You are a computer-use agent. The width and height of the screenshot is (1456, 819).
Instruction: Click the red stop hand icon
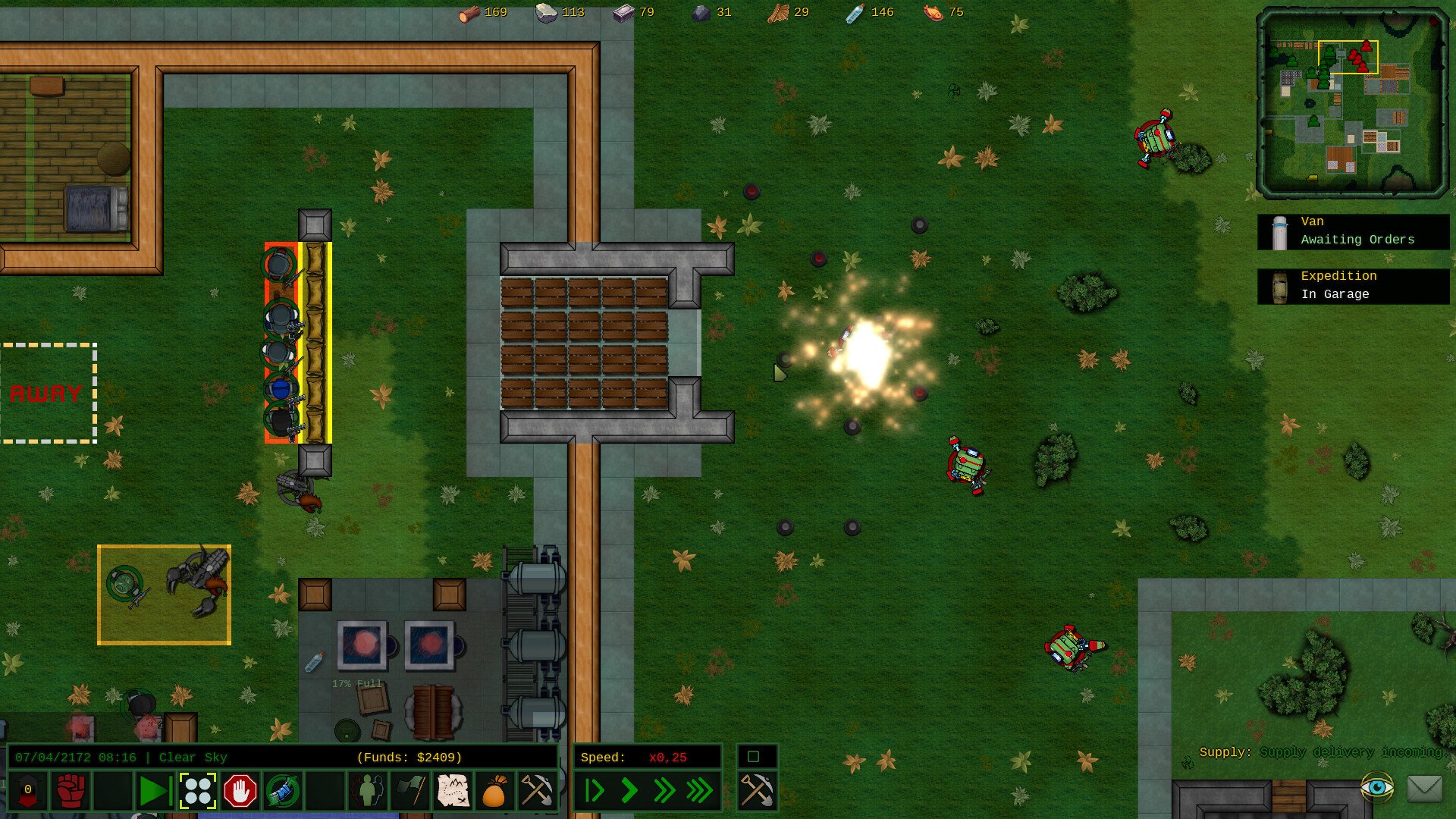point(240,791)
